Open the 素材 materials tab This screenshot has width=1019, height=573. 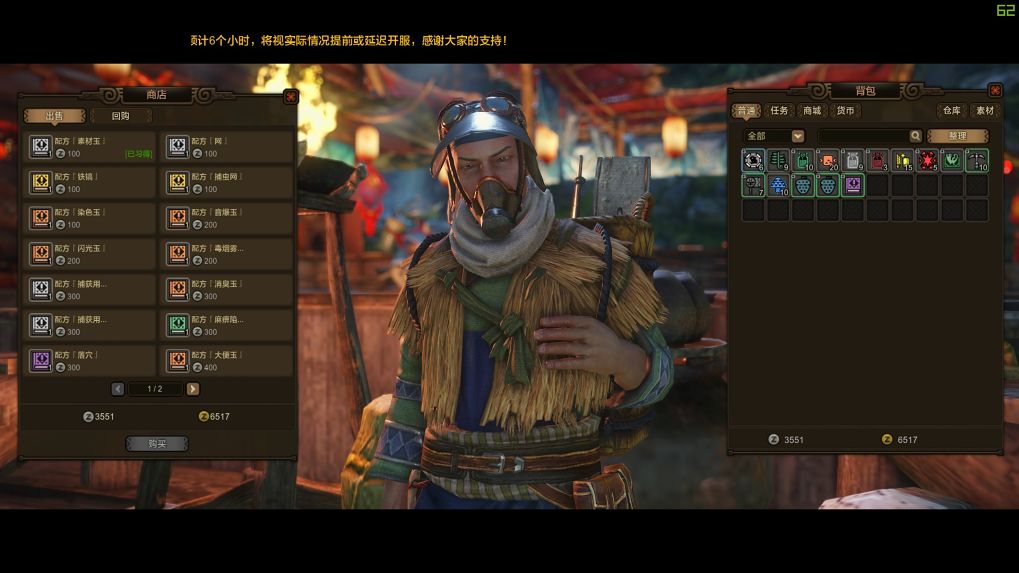point(985,111)
